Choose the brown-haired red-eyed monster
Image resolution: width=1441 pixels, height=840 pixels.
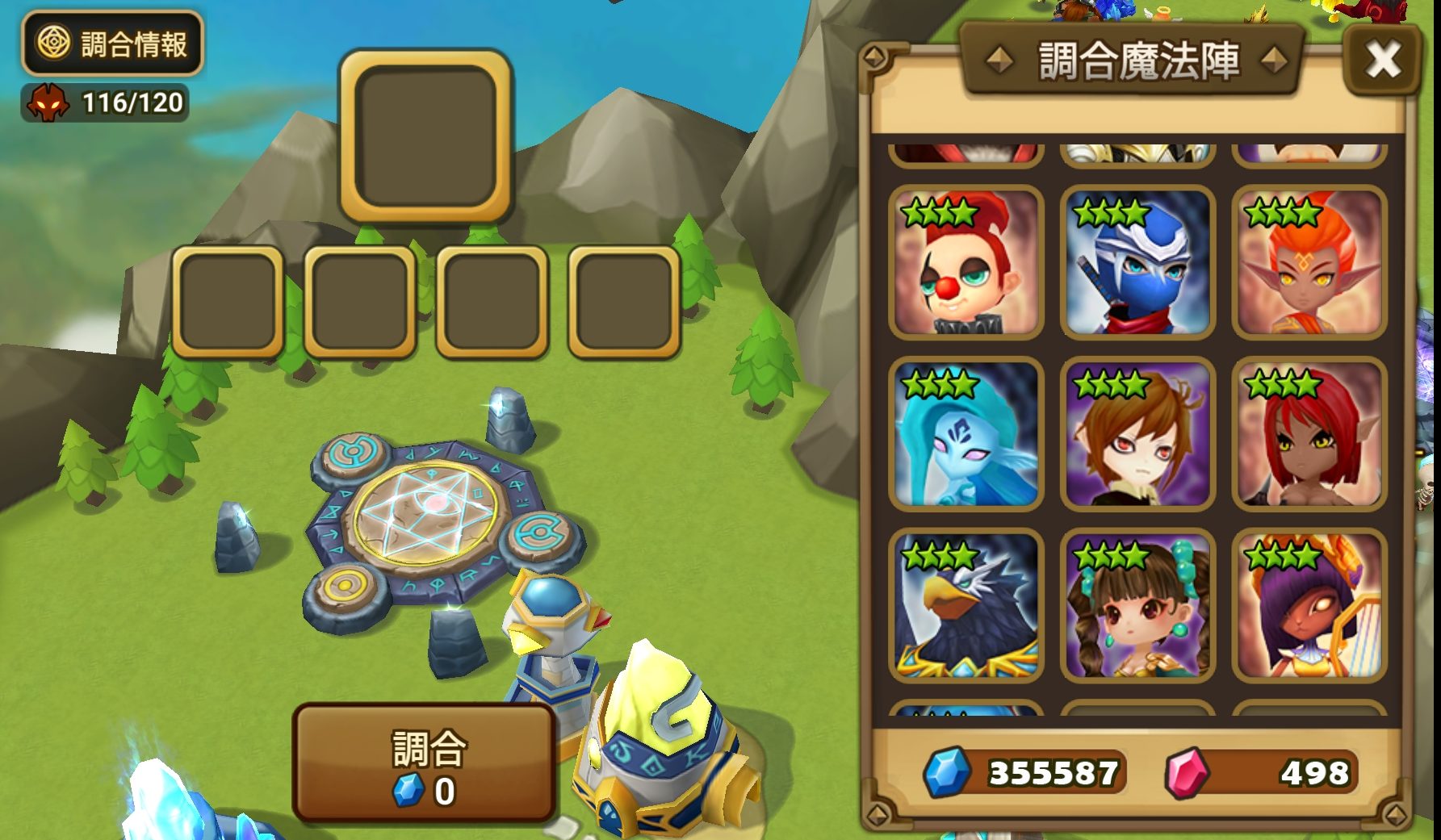[x=1137, y=434]
